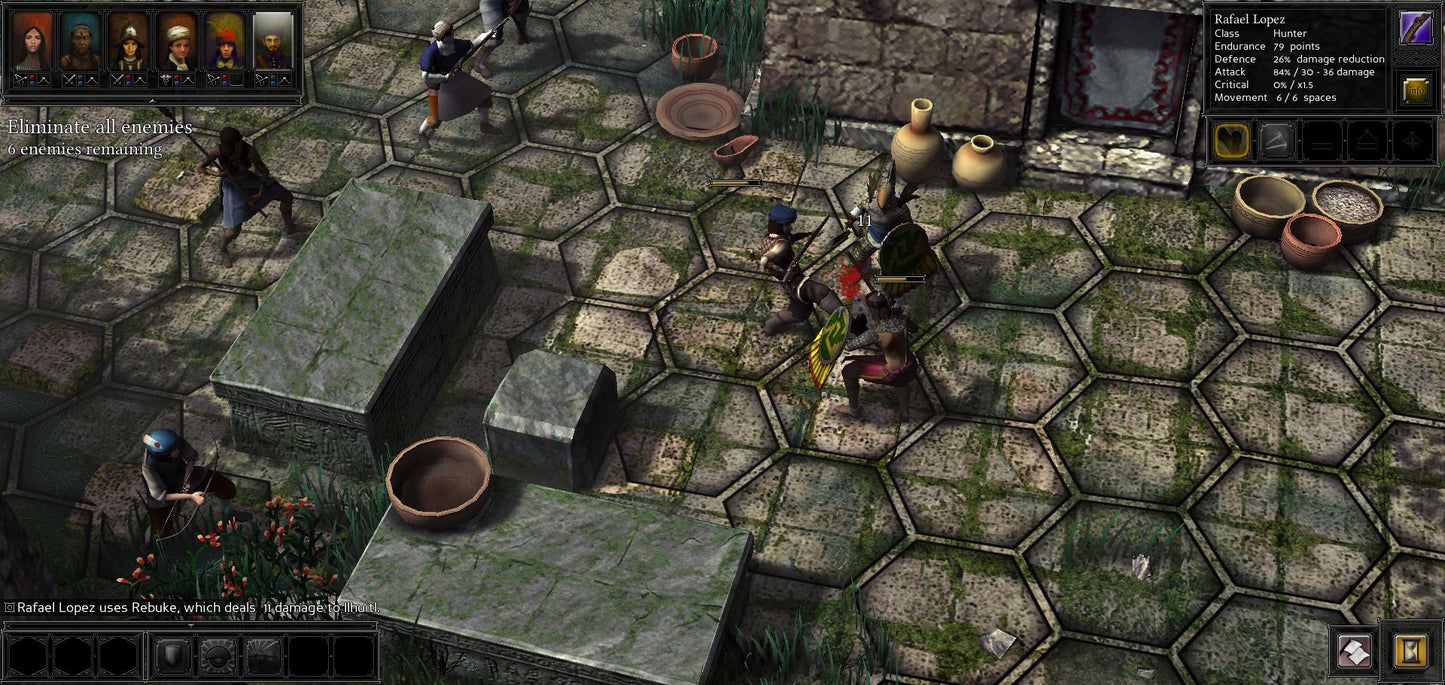The width and height of the screenshot is (1445, 685).
Task: Select the white-headwrap woman's portrait
Action: tap(177, 40)
